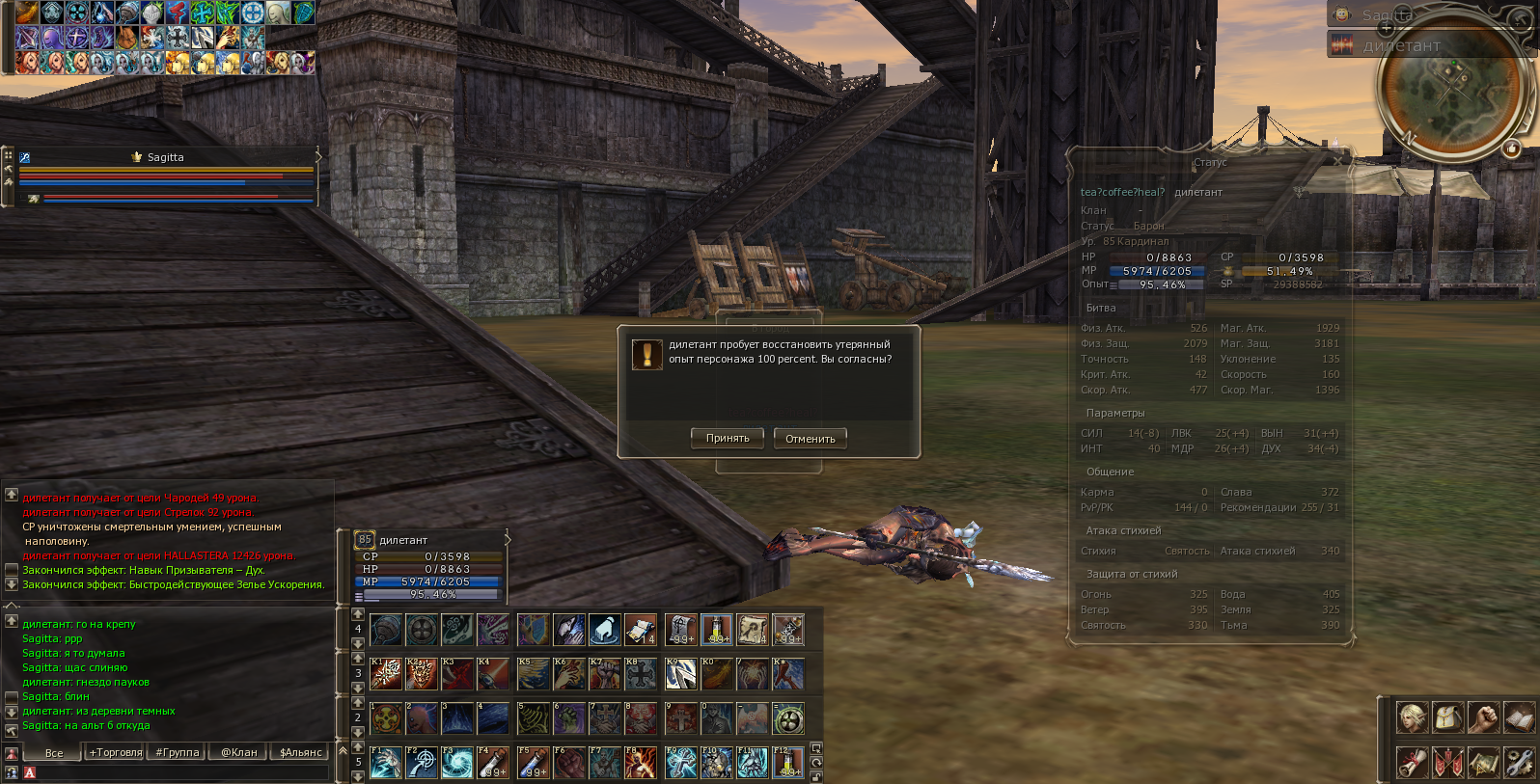Open the system menu wrench-and-gear icon
Viewport: 1540px width, 784px height.
(1519, 762)
